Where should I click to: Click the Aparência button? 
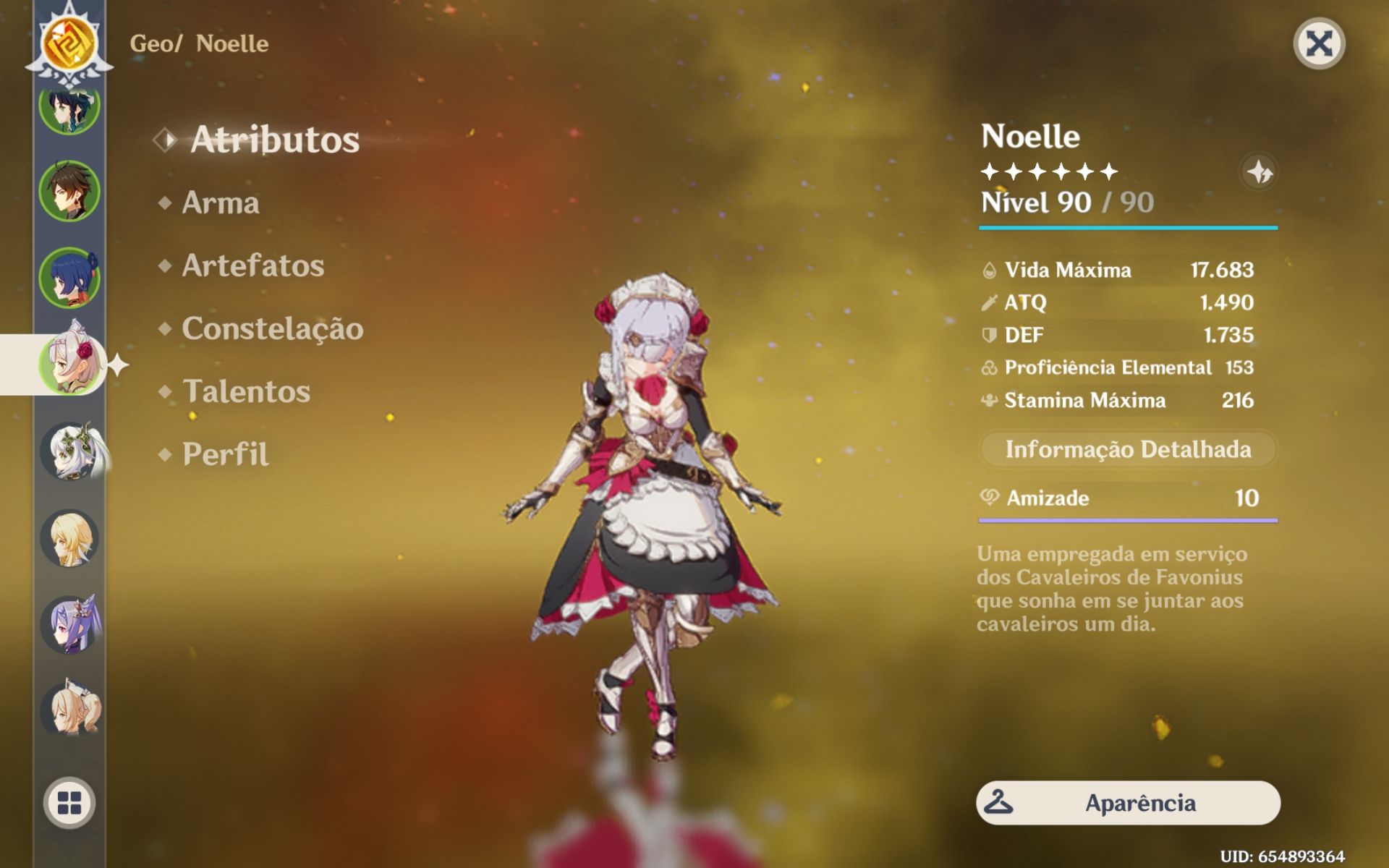click(1127, 803)
